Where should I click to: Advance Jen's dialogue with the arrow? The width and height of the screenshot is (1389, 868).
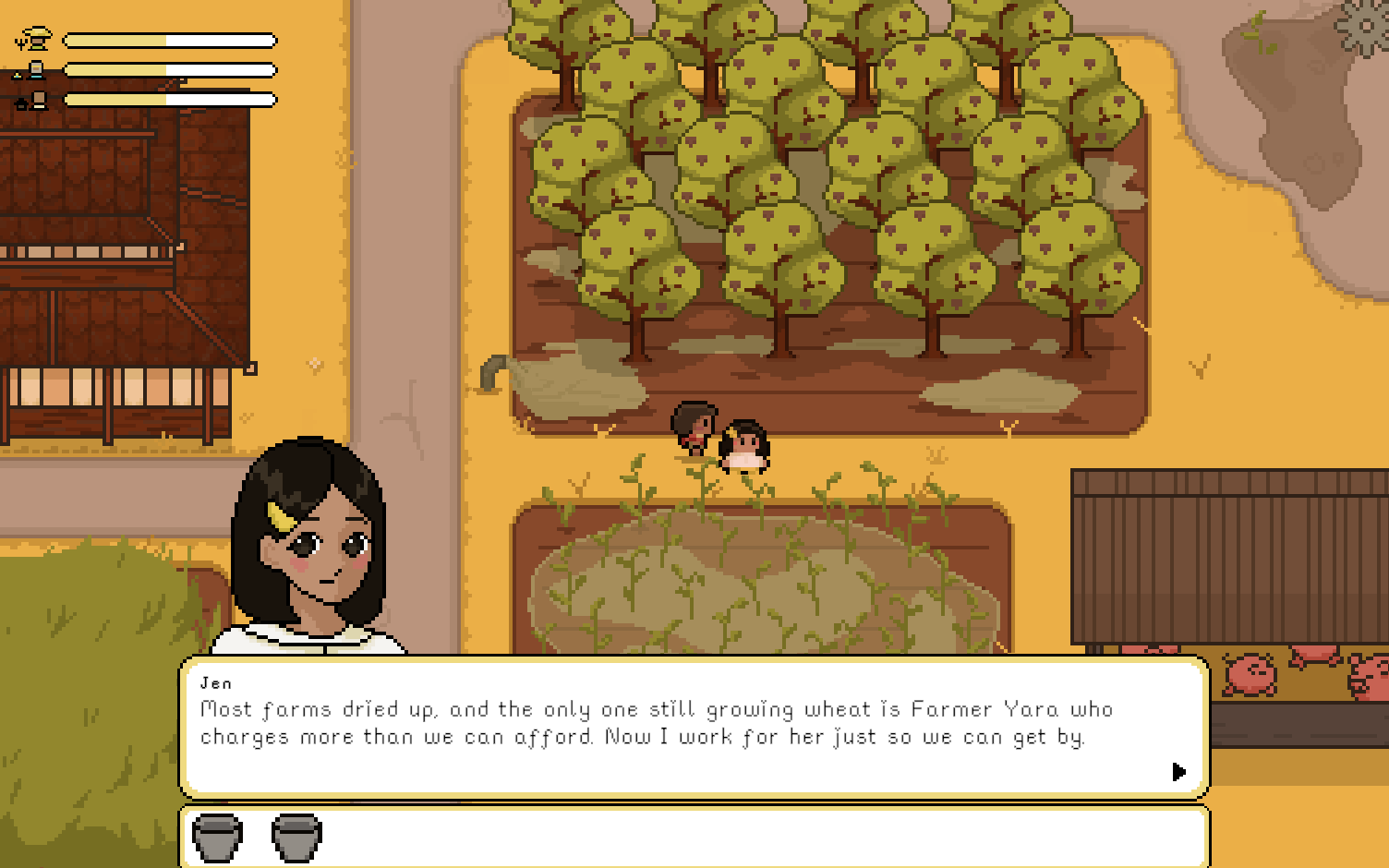pos(1178,771)
